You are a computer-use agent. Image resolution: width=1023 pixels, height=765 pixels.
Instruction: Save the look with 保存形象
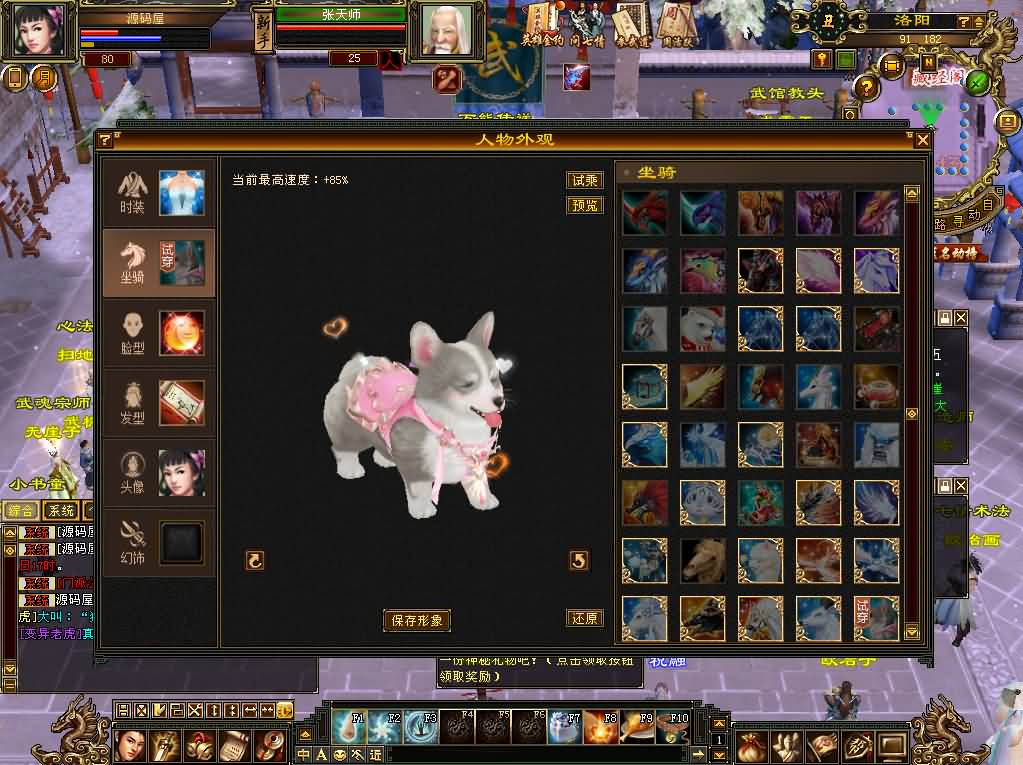click(417, 620)
